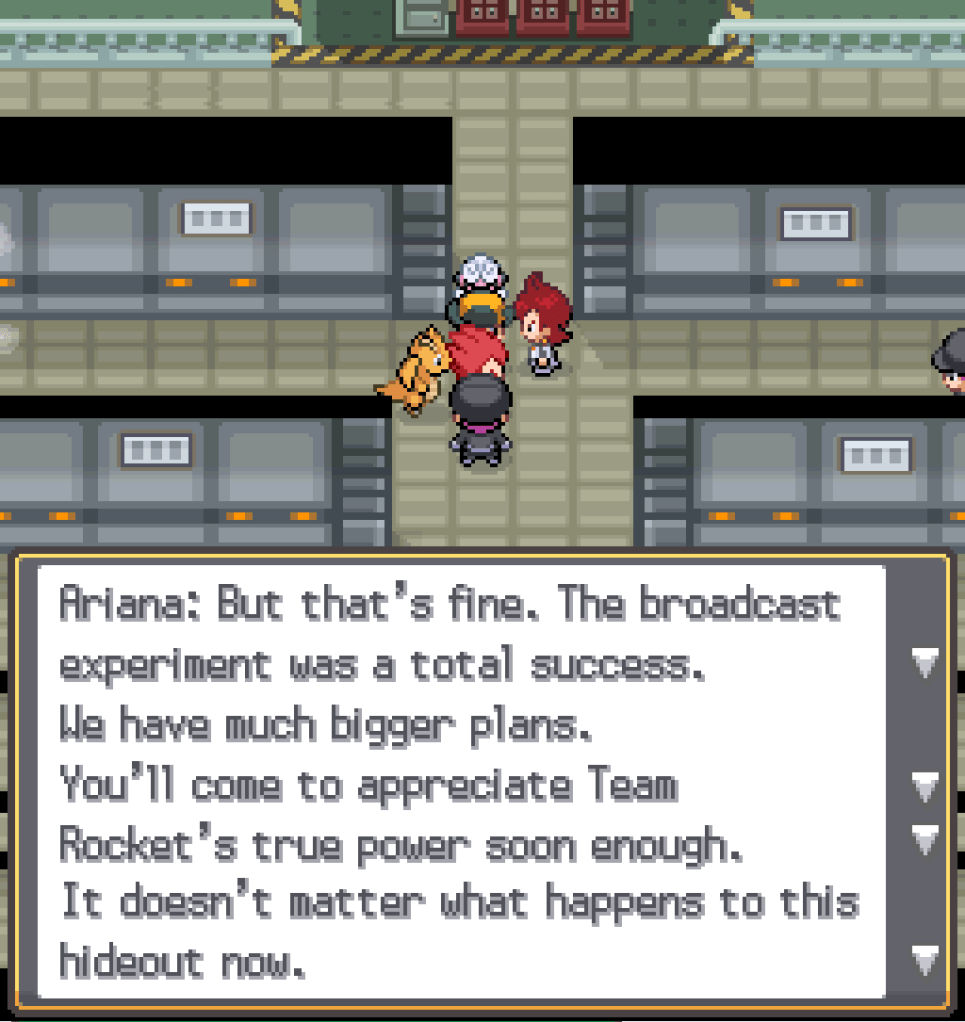The width and height of the screenshot is (965, 1022).
Task: Advance Ariana's dialogue text box
Action: tap(461, 782)
